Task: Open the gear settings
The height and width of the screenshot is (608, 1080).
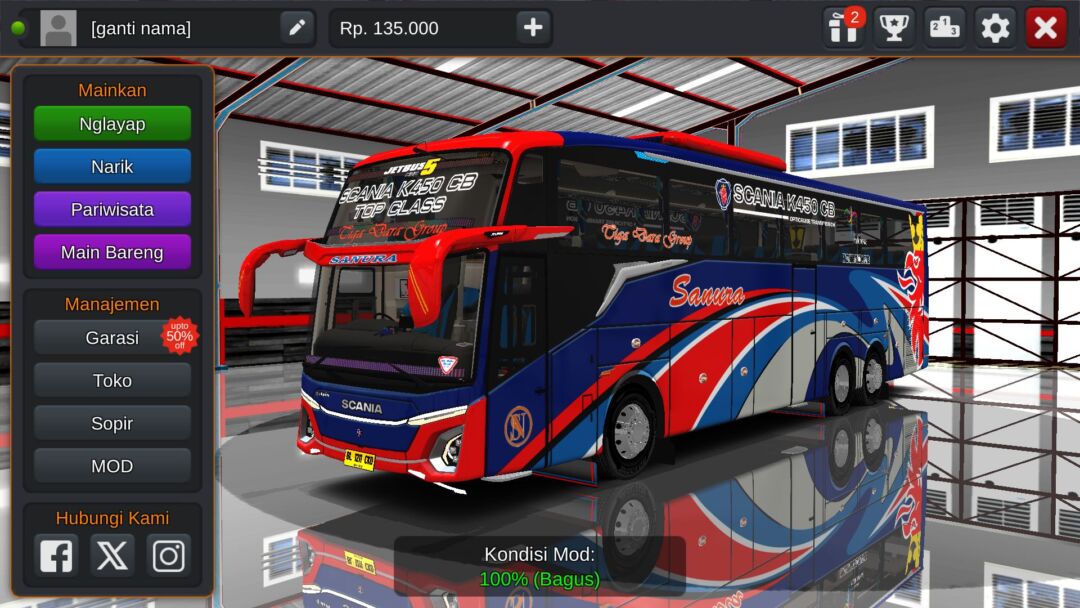Action: [x=995, y=28]
